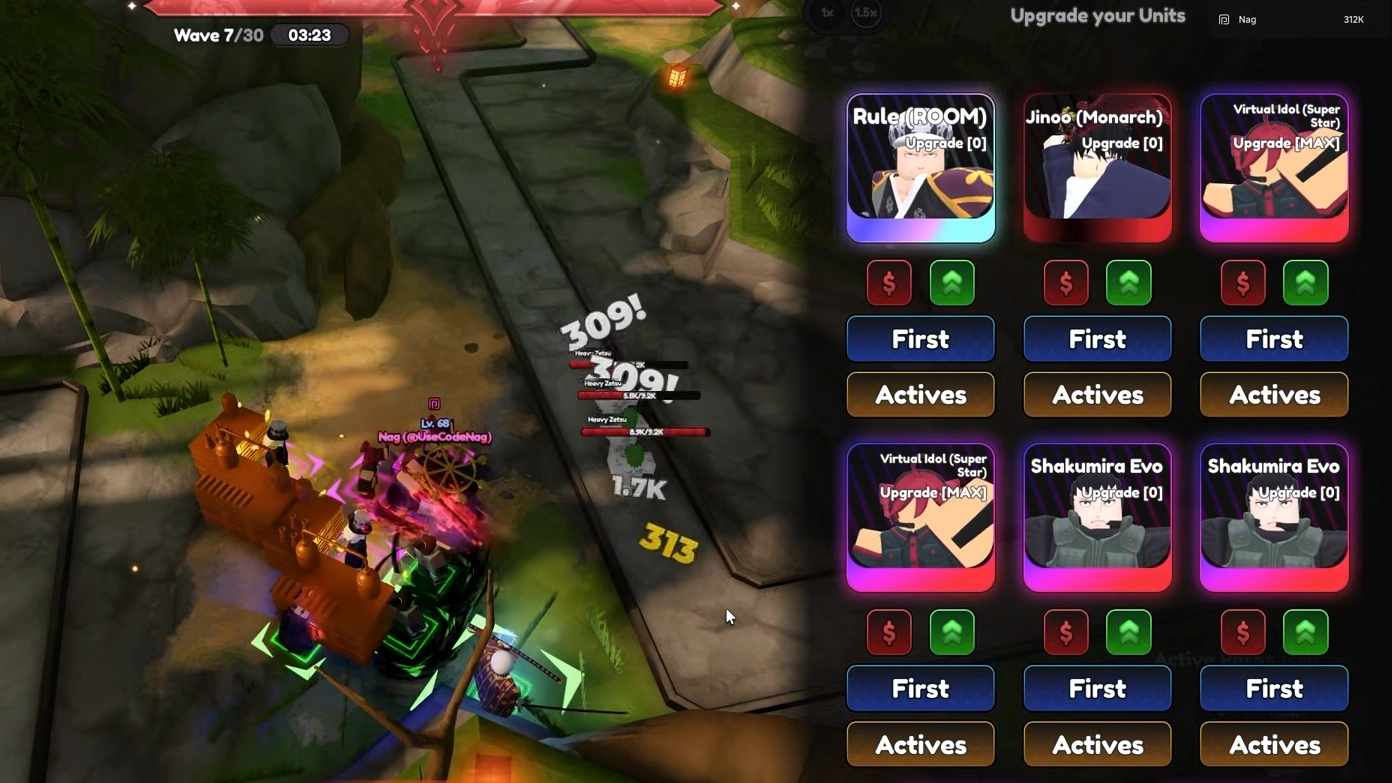
Task: Click the dollar icon below Jinoo (Monarch)
Action: pos(1065,283)
